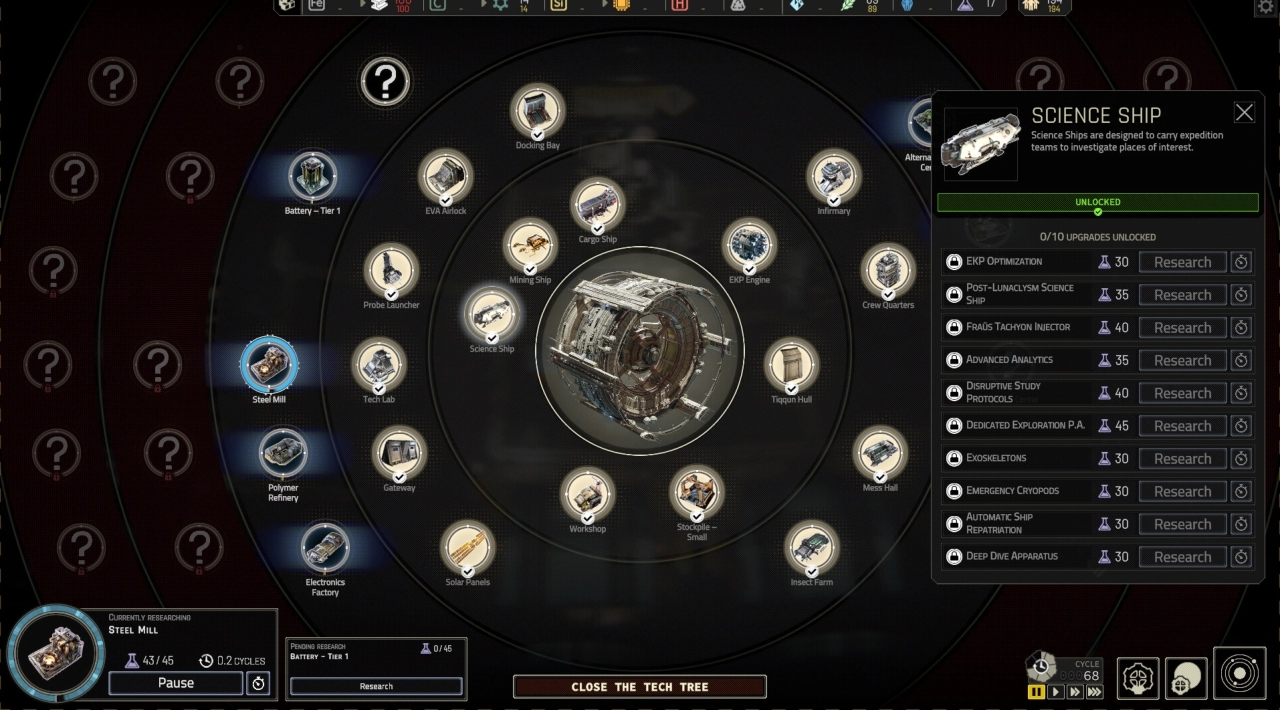Queue Advanced Analytics with its timer button
Image resolution: width=1280 pixels, height=710 pixels.
tap(1241, 360)
